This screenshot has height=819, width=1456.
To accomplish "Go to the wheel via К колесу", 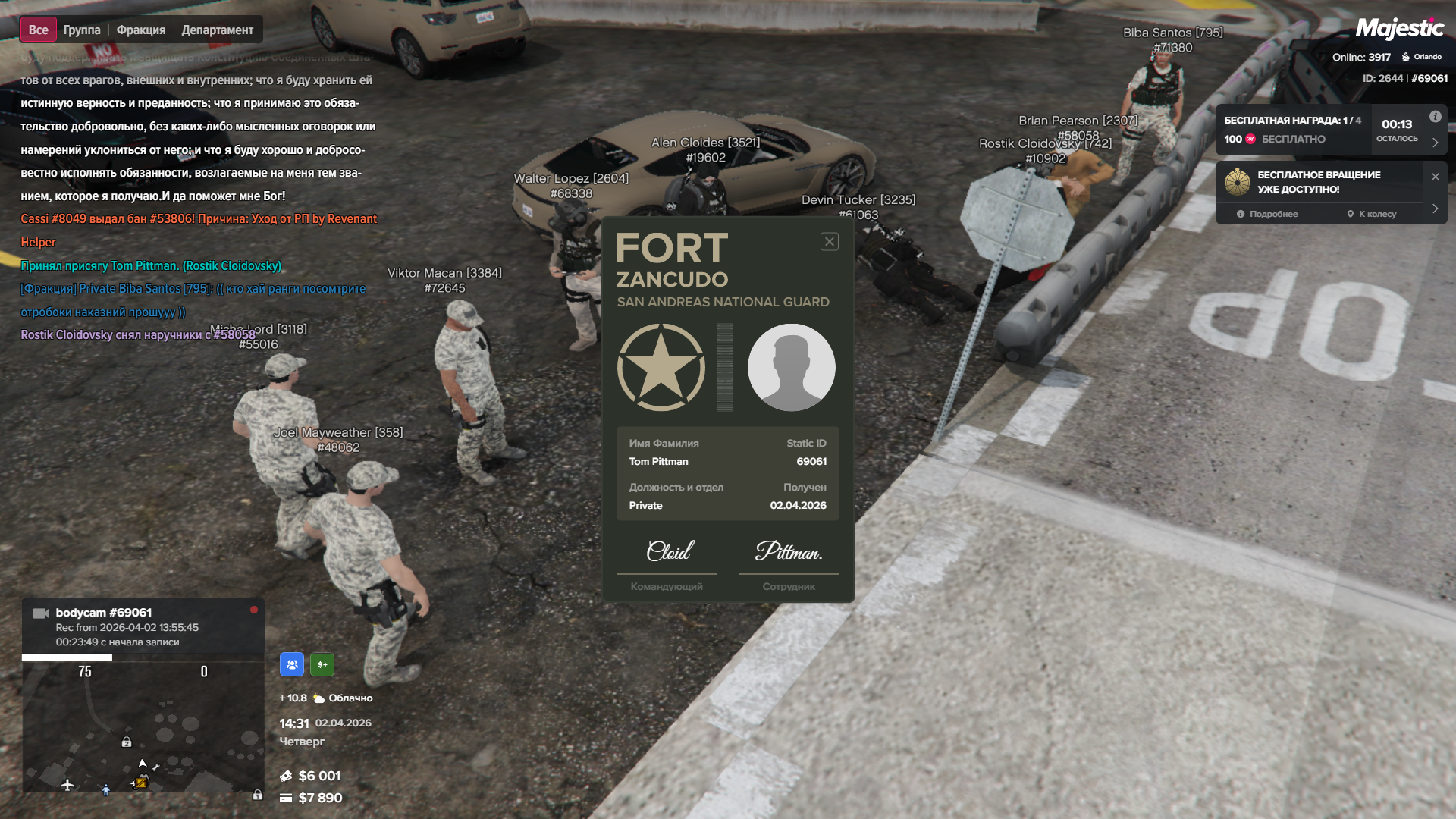I will click(x=1372, y=214).
